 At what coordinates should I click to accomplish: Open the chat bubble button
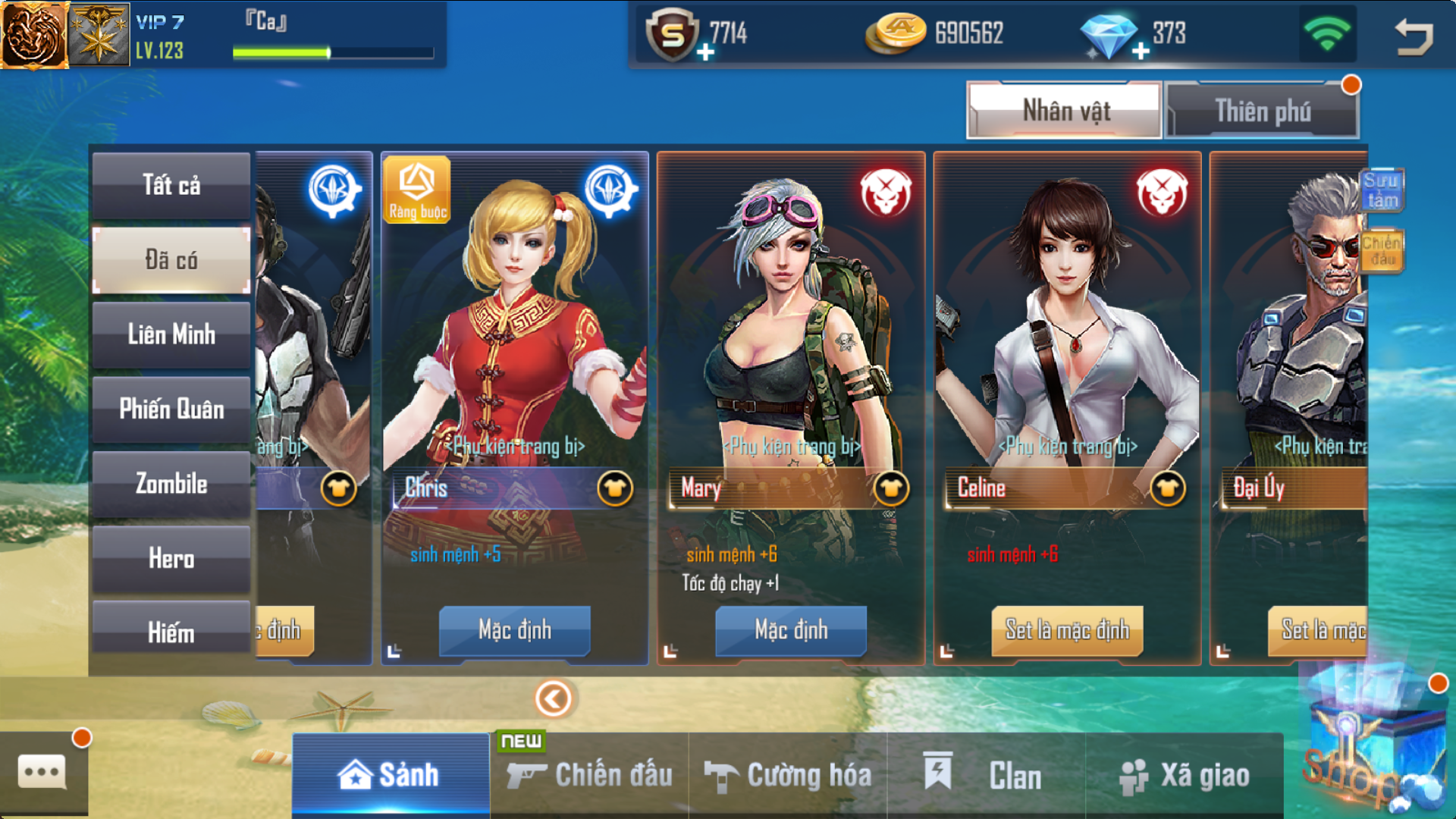(x=42, y=773)
